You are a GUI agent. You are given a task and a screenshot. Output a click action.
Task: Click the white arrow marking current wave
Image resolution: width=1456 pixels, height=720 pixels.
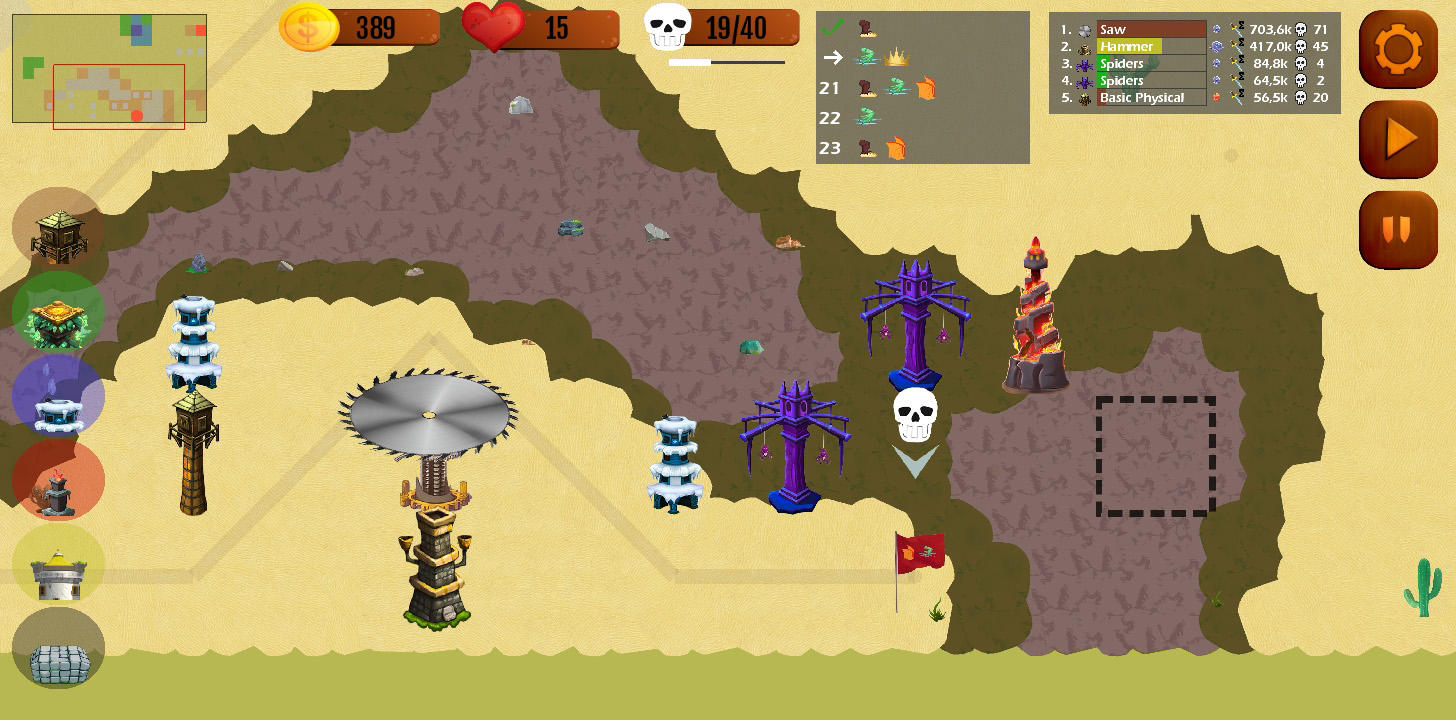click(831, 59)
